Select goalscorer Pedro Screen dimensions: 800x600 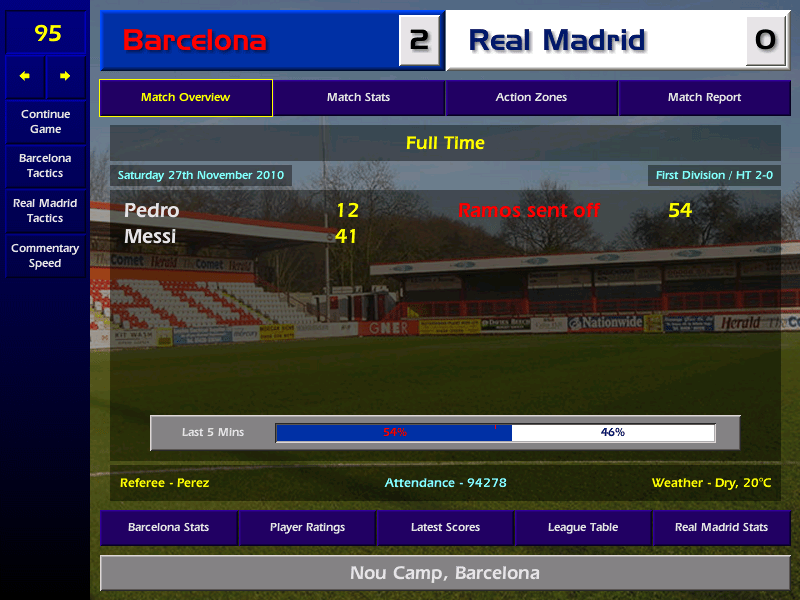152,211
